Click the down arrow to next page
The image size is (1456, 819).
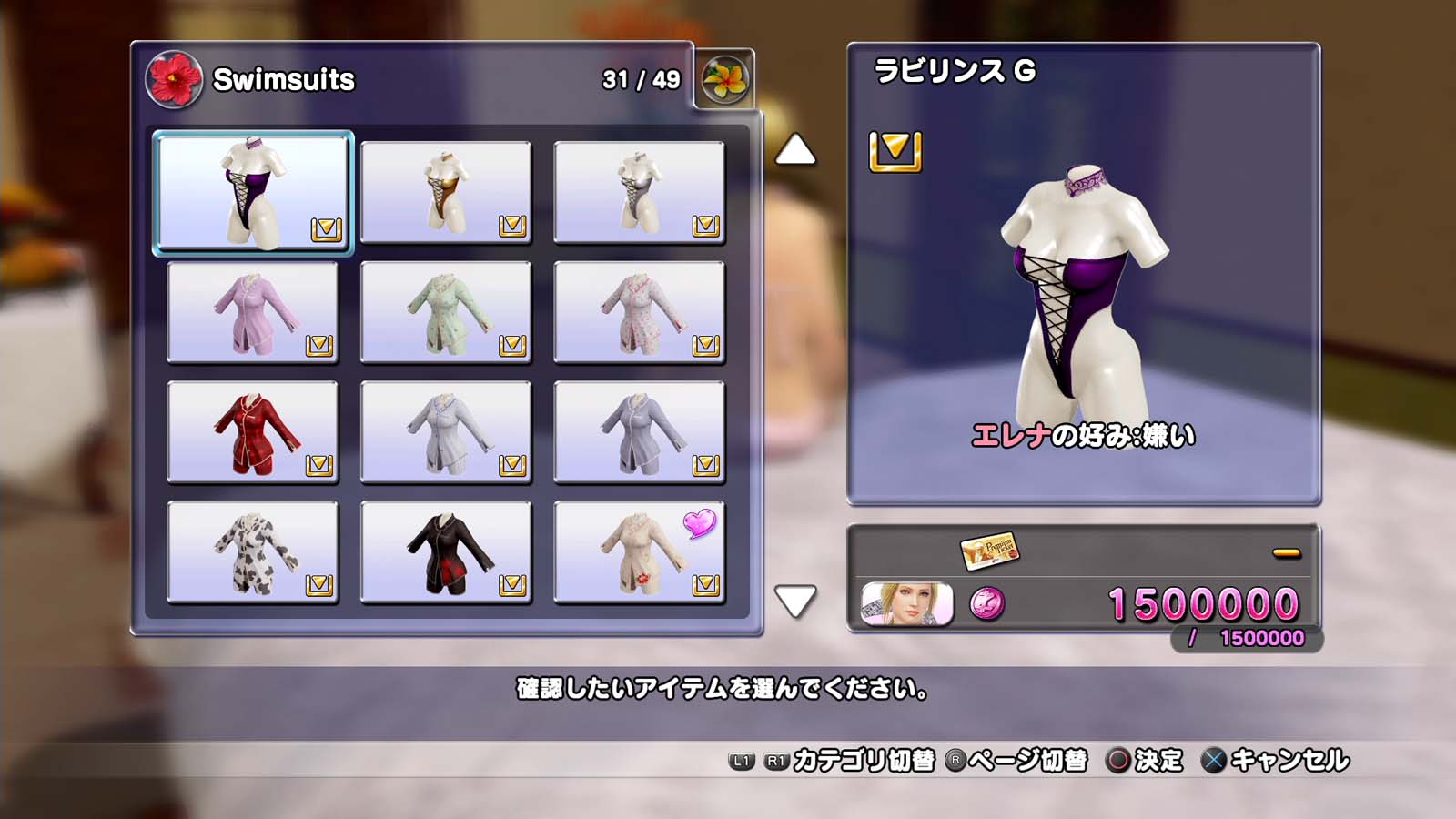click(x=795, y=601)
